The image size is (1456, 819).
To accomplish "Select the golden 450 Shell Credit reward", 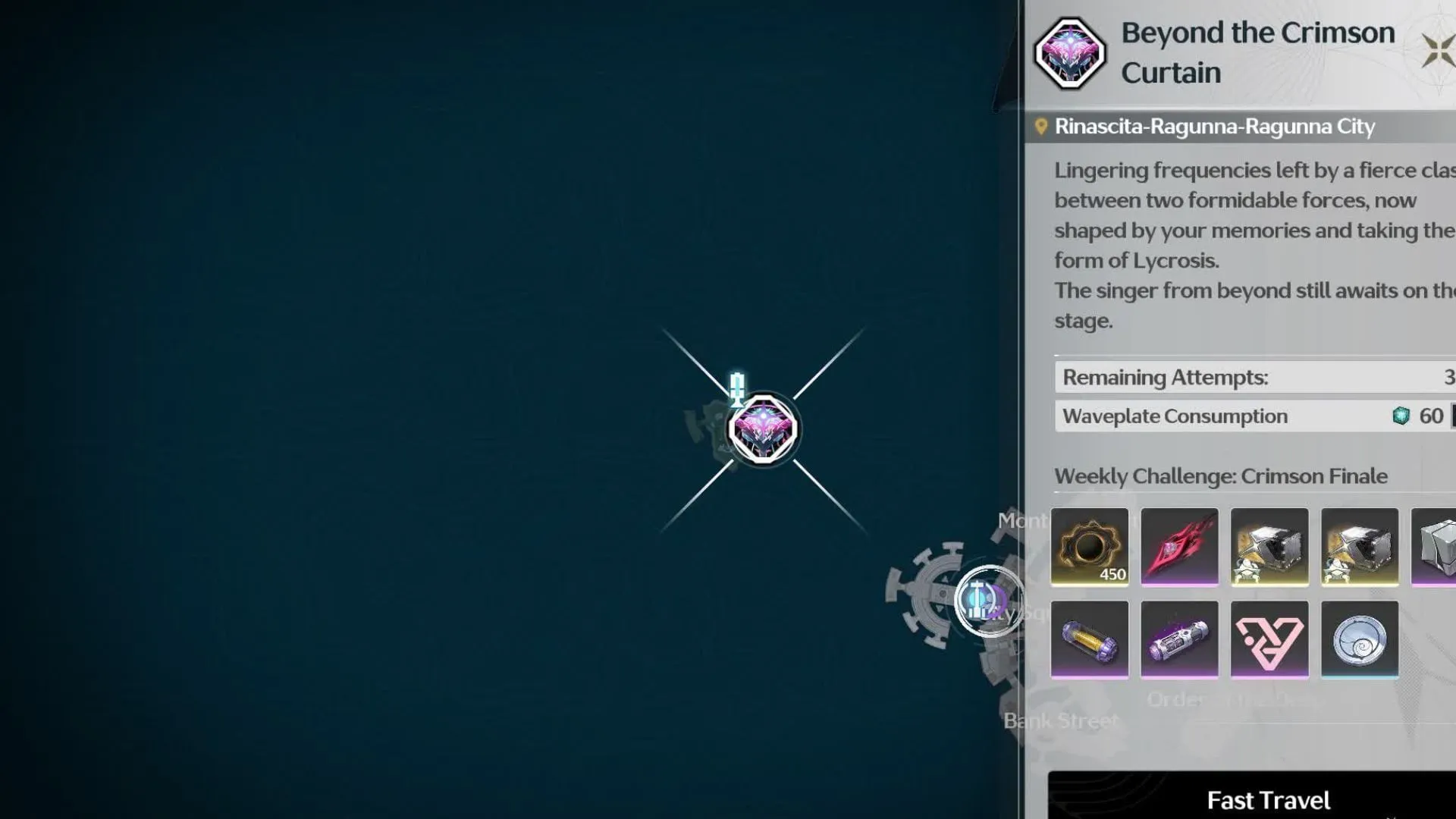I will tap(1090, 547).
